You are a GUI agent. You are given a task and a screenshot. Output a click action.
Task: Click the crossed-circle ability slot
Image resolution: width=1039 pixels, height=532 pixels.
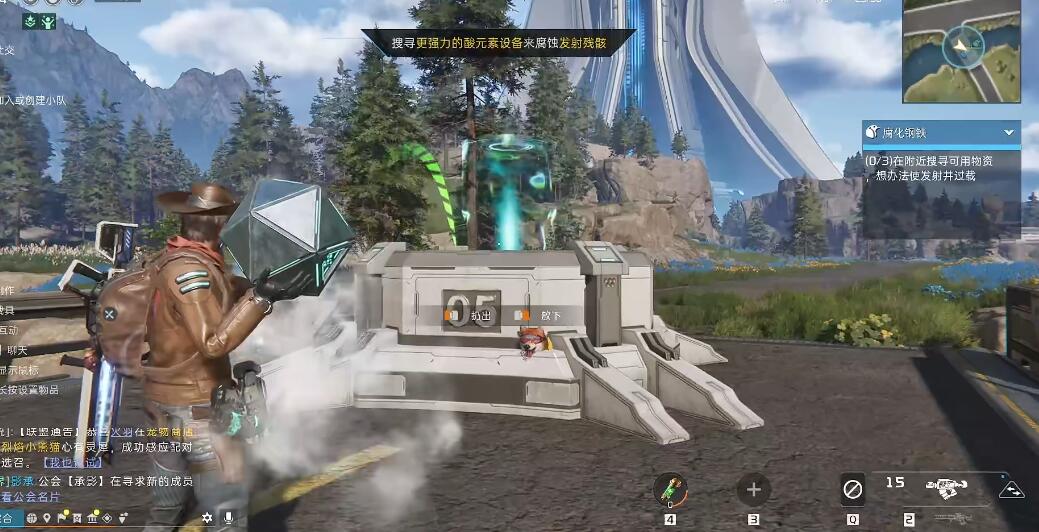click(852, 490)
